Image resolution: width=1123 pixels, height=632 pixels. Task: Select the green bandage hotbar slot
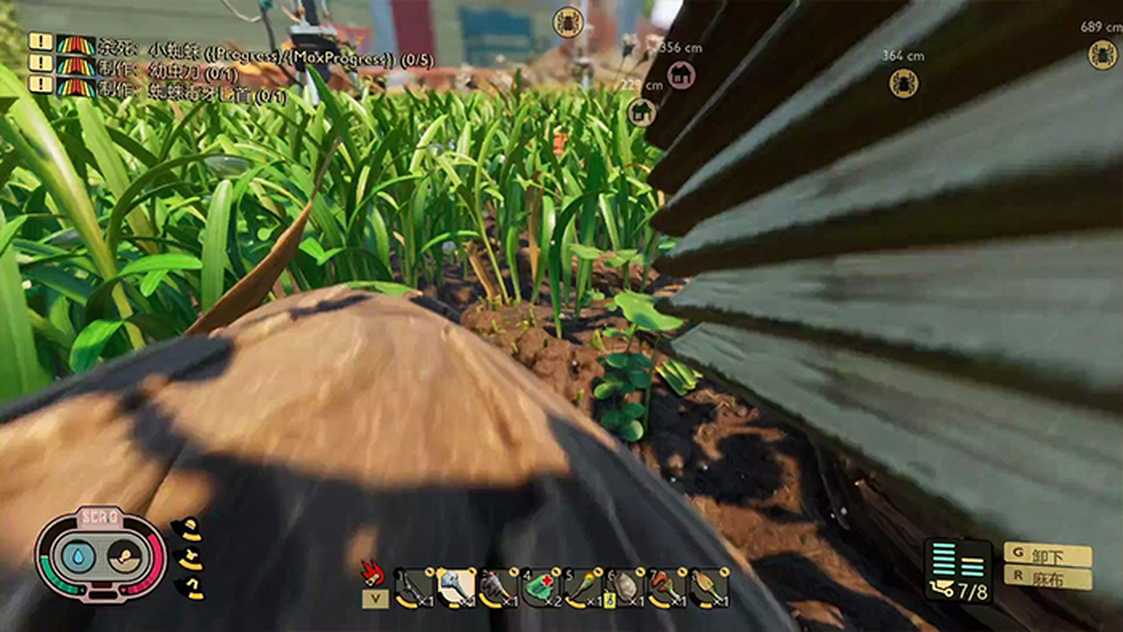coord(541,588)
